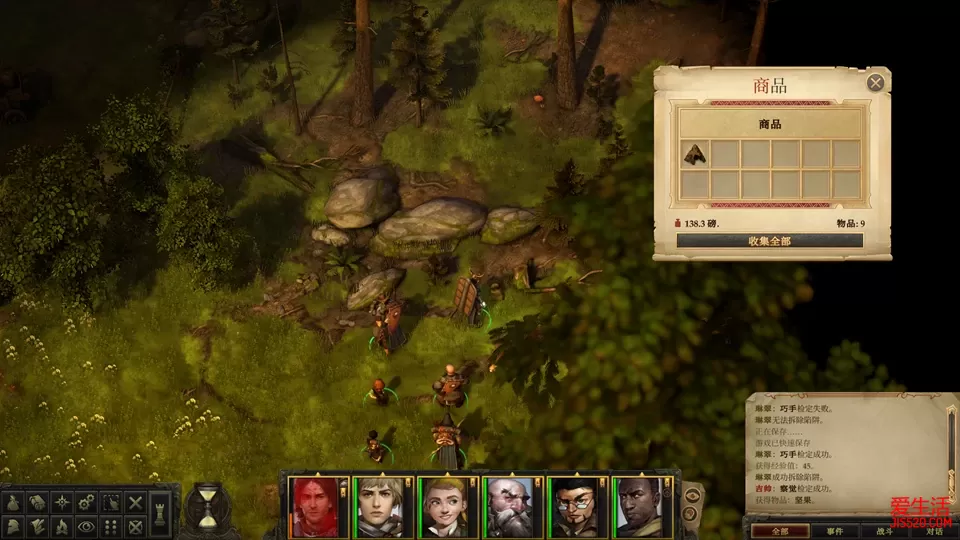Select the blond short-haired character portrait
960x540 pixels.
[384, 505]
